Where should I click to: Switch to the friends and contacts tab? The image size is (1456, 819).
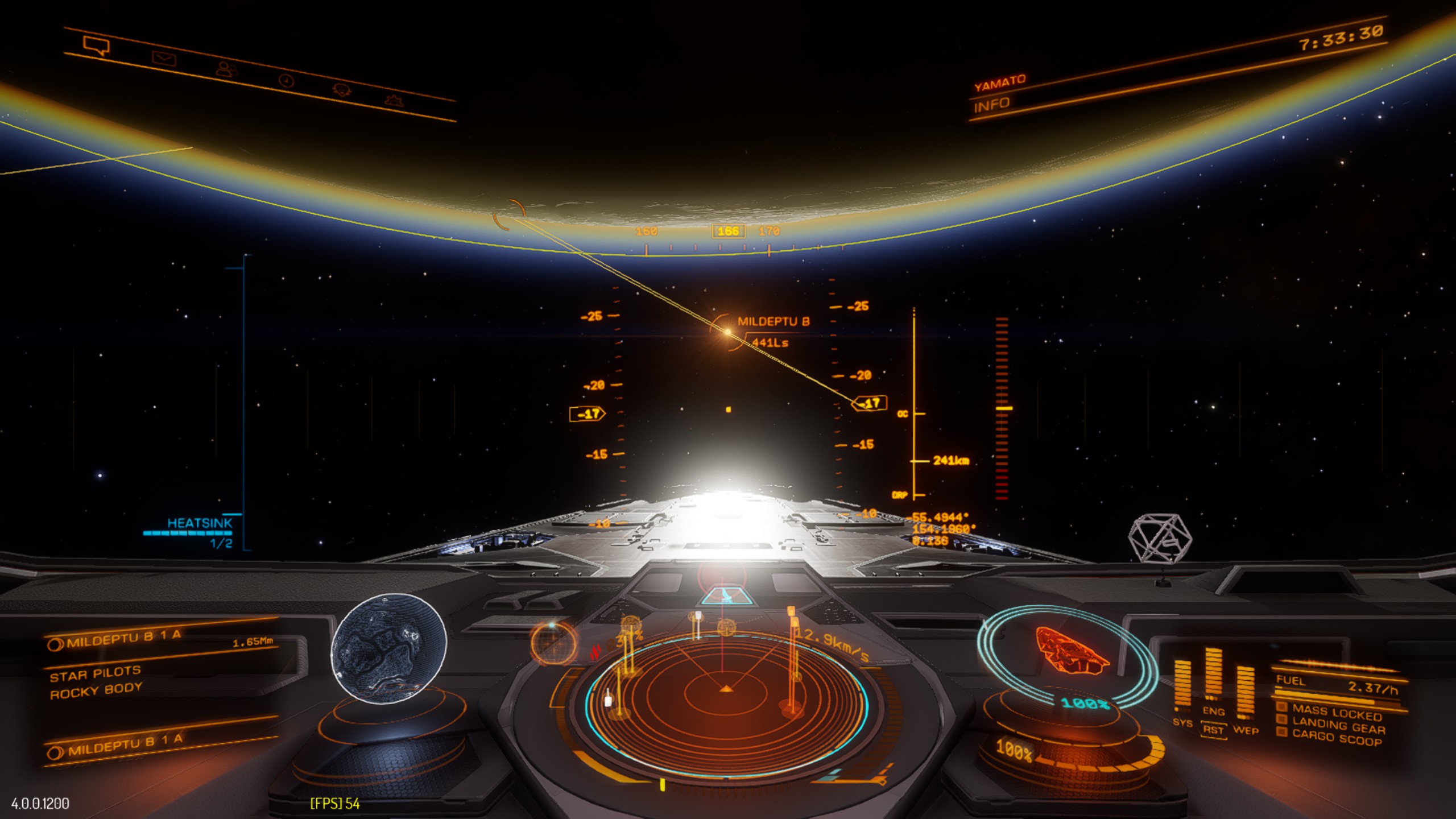(x=226, y=69)
